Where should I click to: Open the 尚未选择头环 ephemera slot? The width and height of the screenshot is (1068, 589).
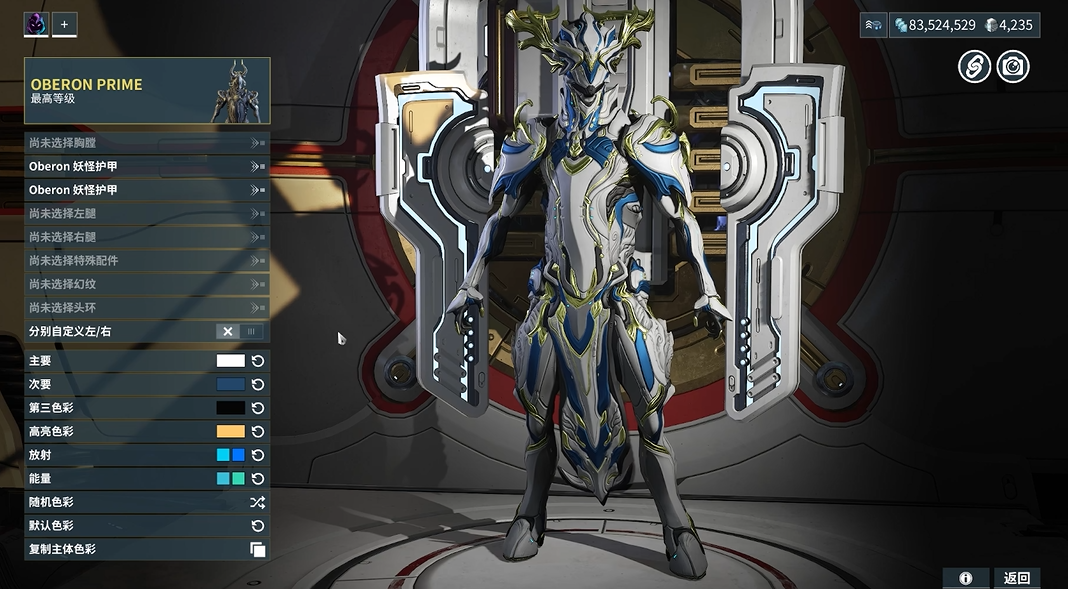(x=146, y=308)
